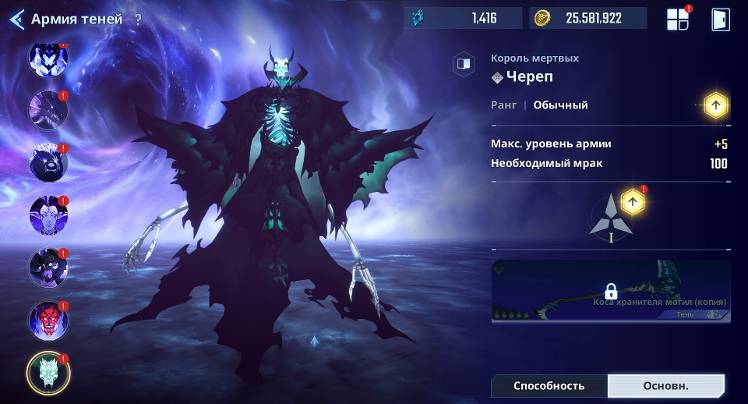Switch to the Способность tab

549,386
